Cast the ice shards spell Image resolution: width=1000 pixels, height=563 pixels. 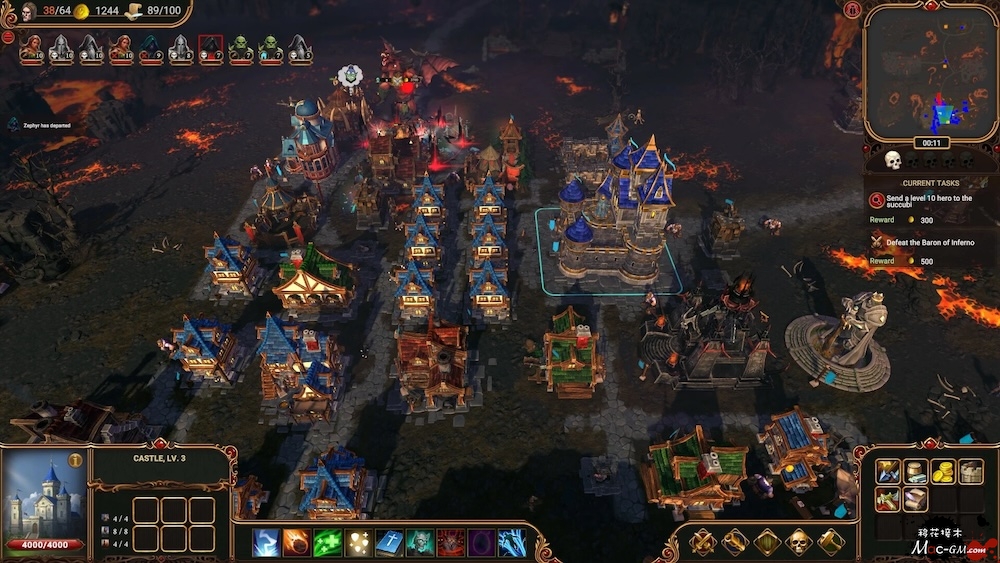pyautogui.click(x=512, y=542)
